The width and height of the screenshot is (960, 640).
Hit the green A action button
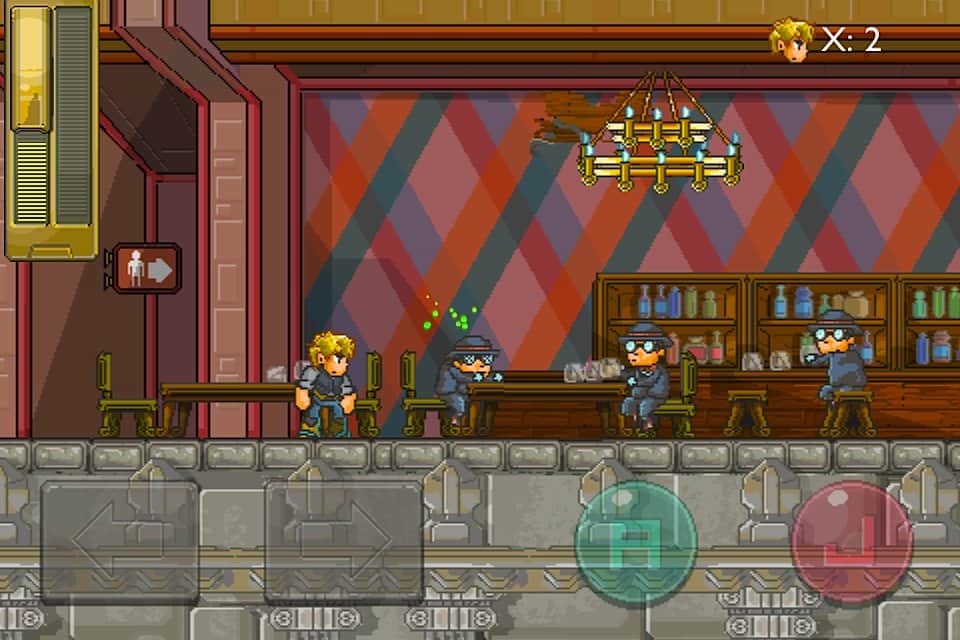tap(636, 541)
